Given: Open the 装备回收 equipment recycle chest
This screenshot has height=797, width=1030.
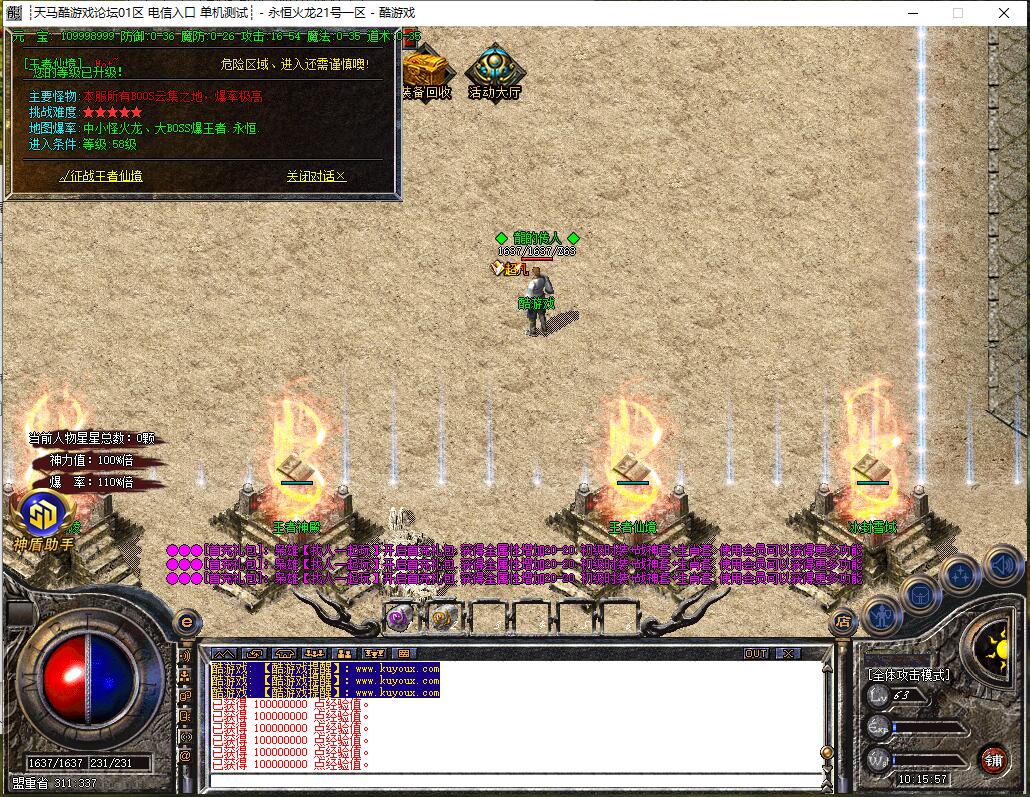Looking at the screenshot, I should (x=427, y=71).
